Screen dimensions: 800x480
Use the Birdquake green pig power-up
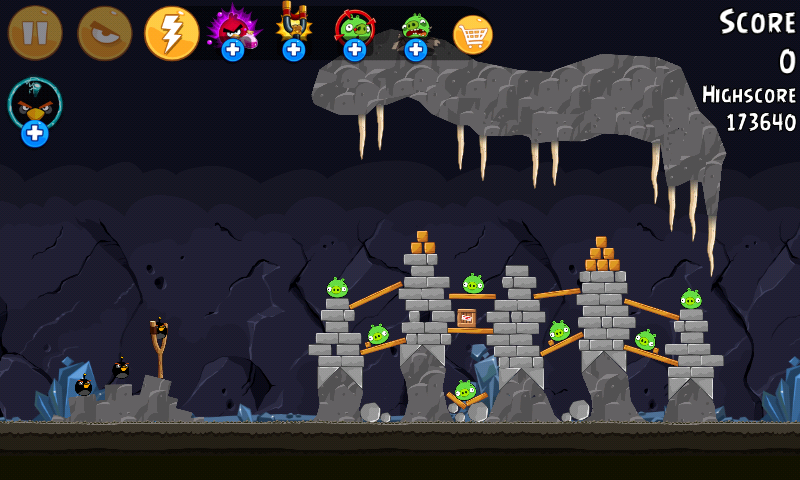[415, 30]
